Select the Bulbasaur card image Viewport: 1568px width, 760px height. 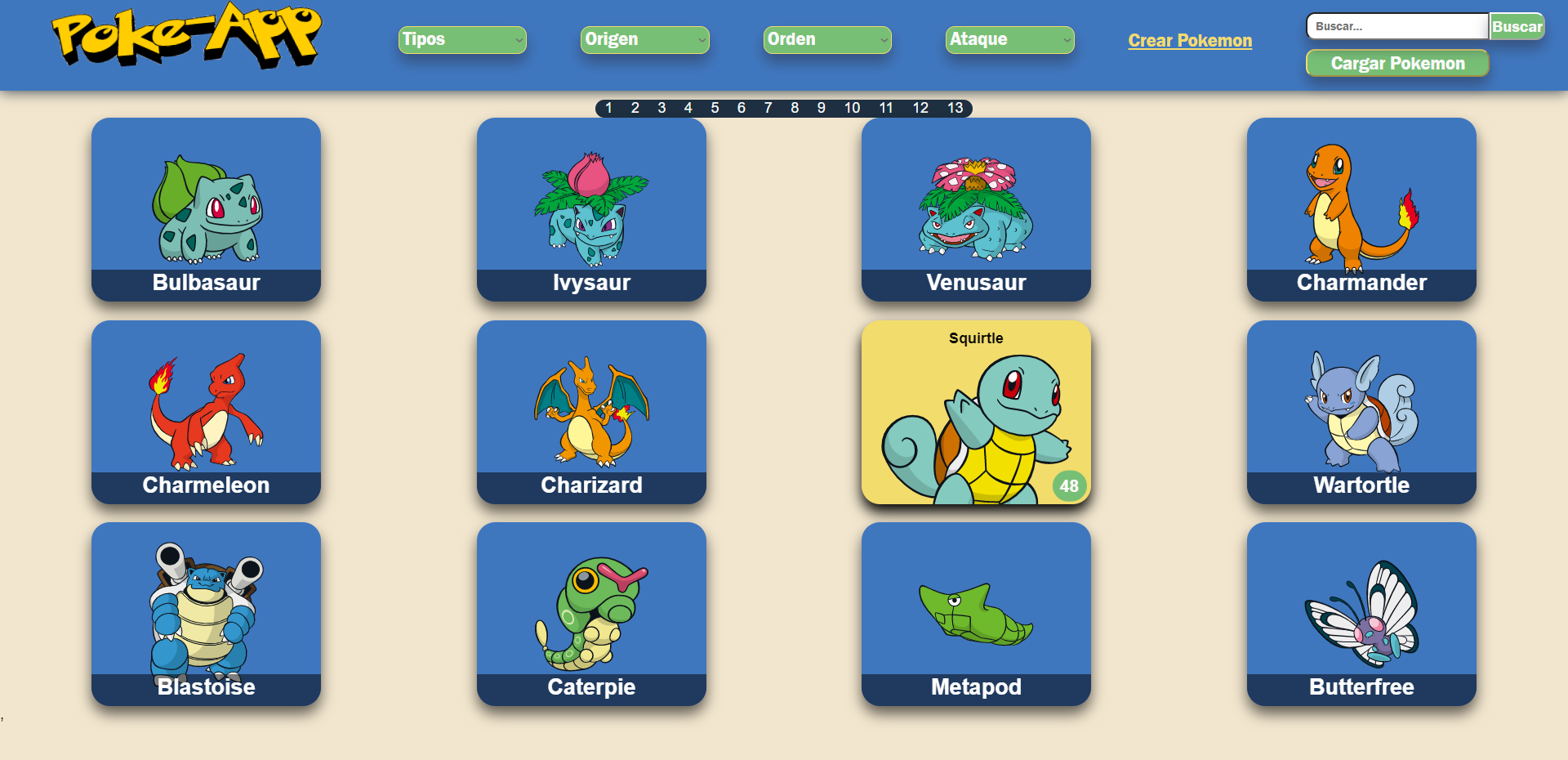click(205, 208)
